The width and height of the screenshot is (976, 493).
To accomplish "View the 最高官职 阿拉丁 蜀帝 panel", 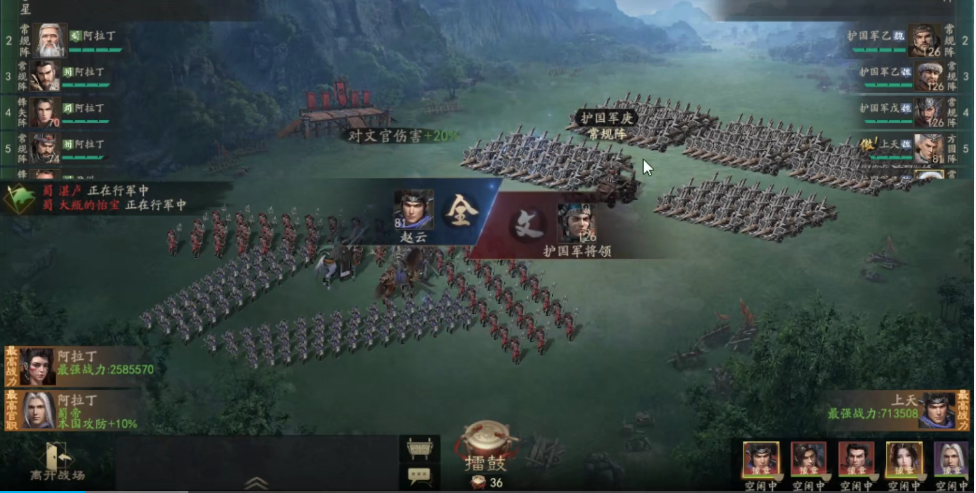I will click(80, 410).
